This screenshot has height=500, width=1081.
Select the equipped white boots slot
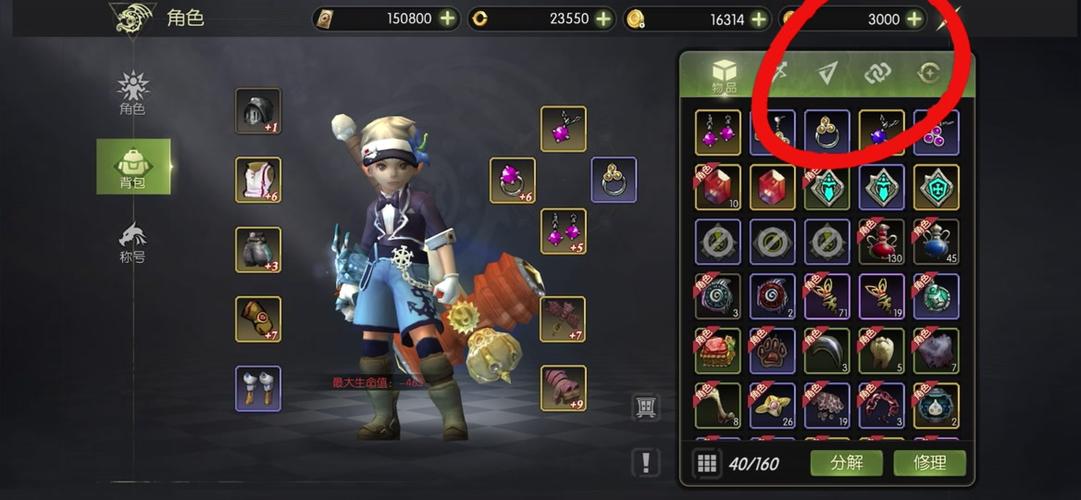[258, 388]
